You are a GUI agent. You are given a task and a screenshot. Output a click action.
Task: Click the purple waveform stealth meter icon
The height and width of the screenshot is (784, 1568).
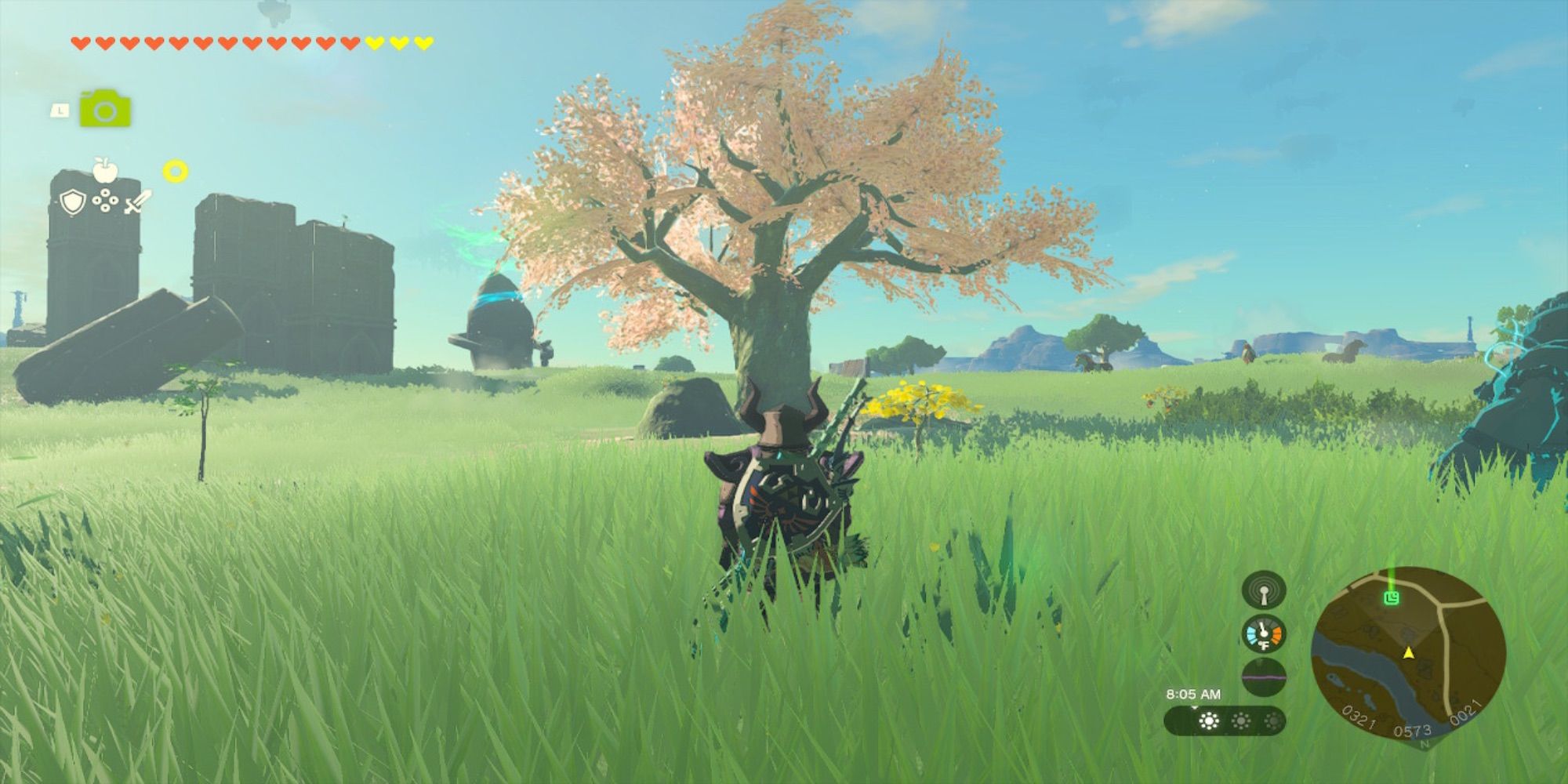click(1264, 677)
